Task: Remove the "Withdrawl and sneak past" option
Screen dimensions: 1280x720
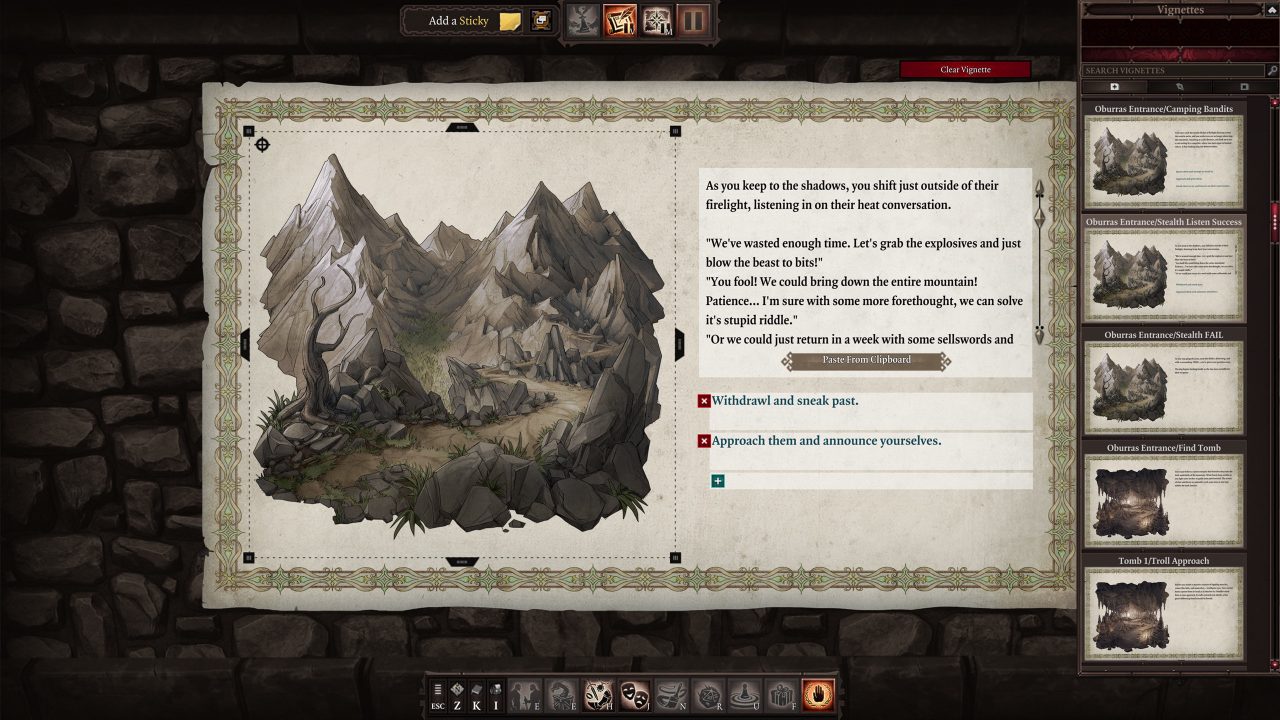Action: click(x=704, y=401)
